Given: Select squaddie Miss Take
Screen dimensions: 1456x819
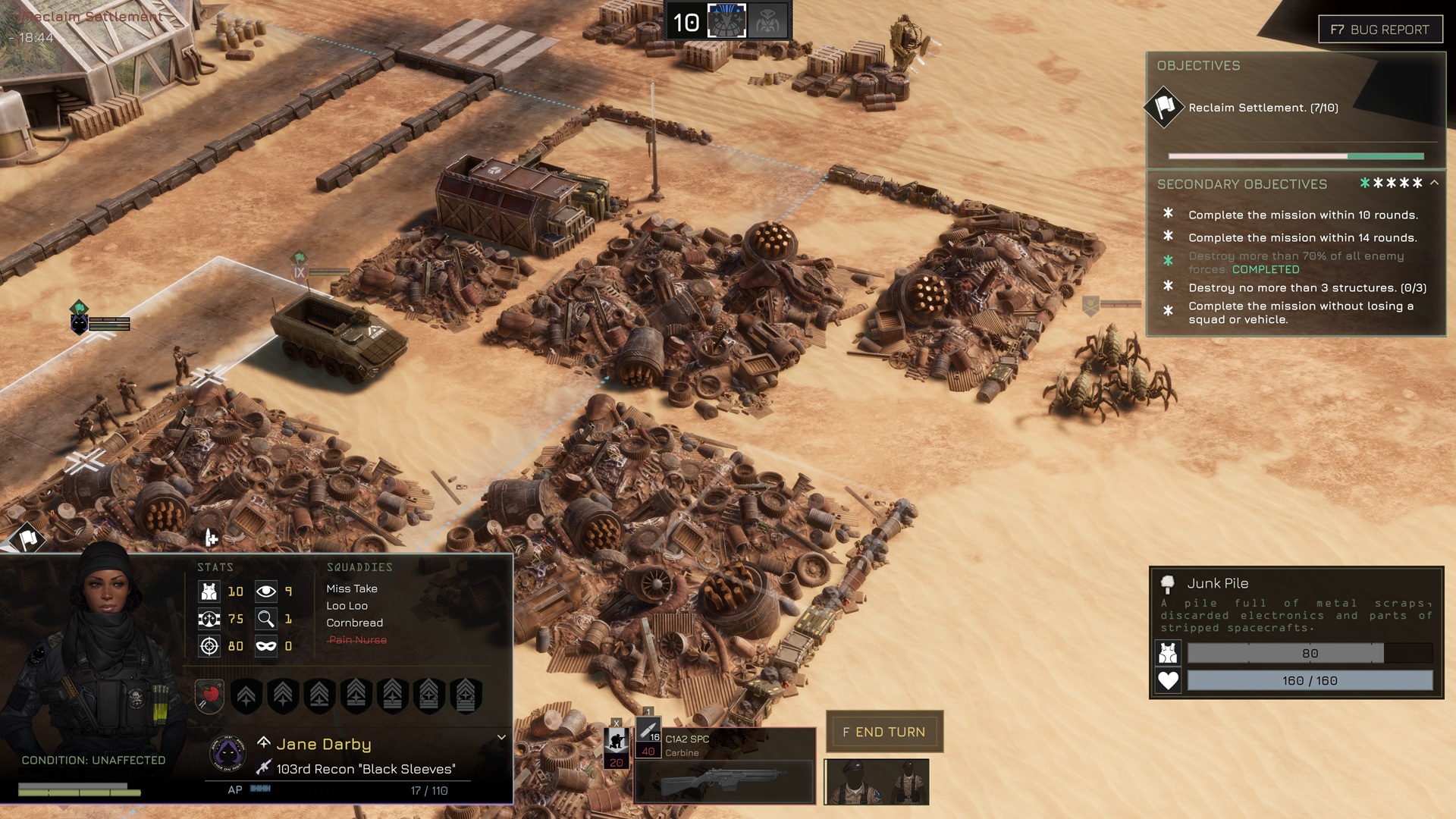Looking at the screenshot, I should pyautogui.click(x=352, y=588).
